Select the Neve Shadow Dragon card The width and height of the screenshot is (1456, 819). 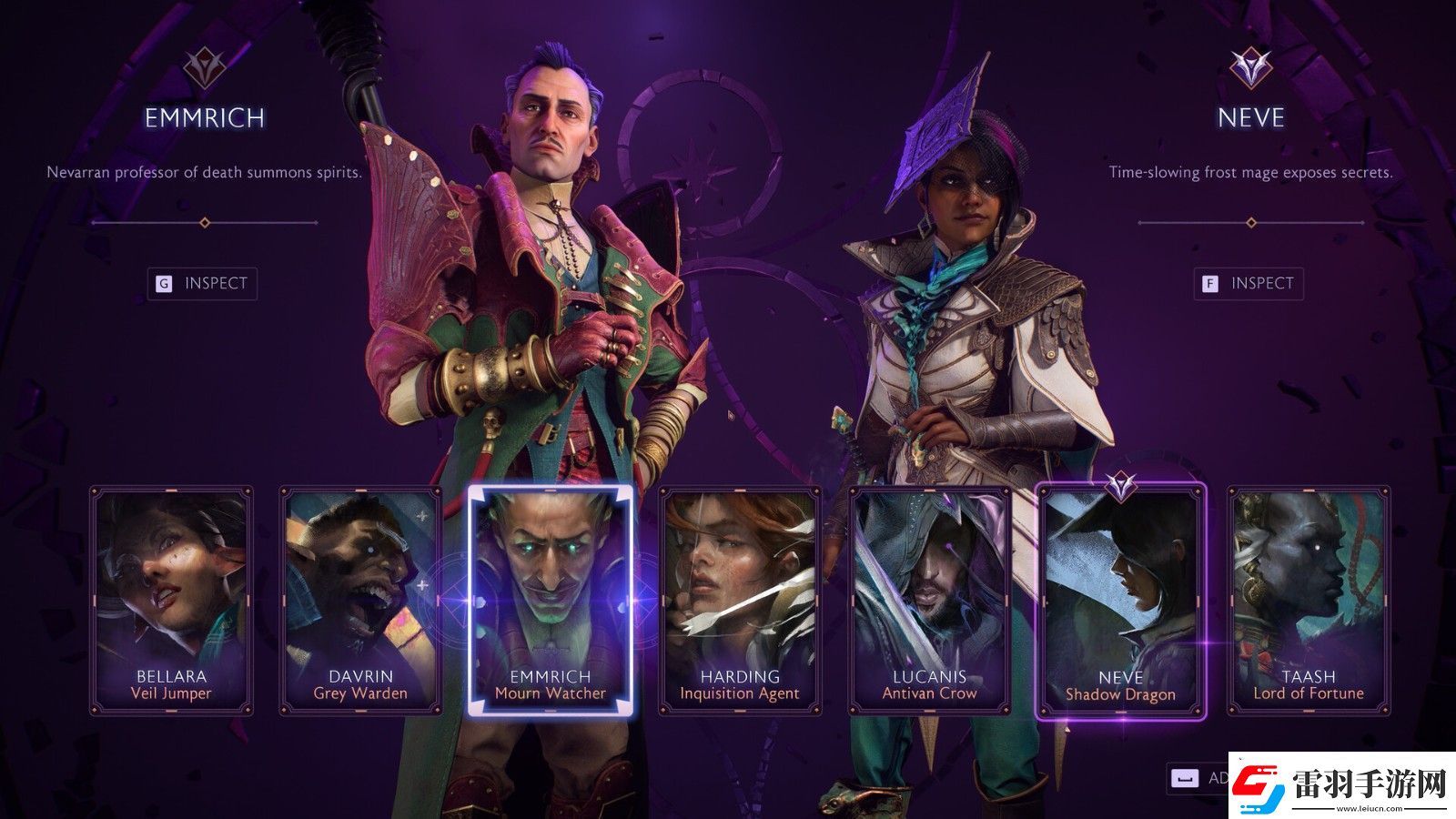[x=1120, y=602]
